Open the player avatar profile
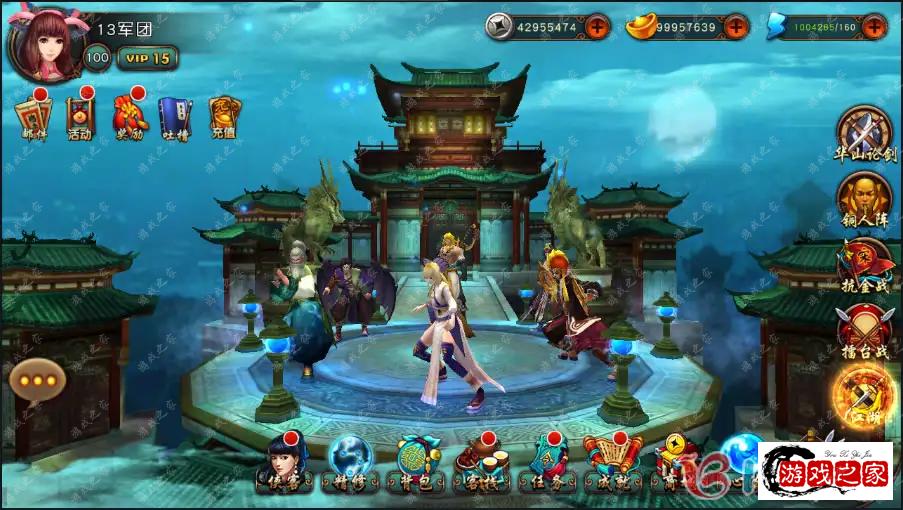Image resolution: width=903 pixels, height=510 pixels. point(43,44)
